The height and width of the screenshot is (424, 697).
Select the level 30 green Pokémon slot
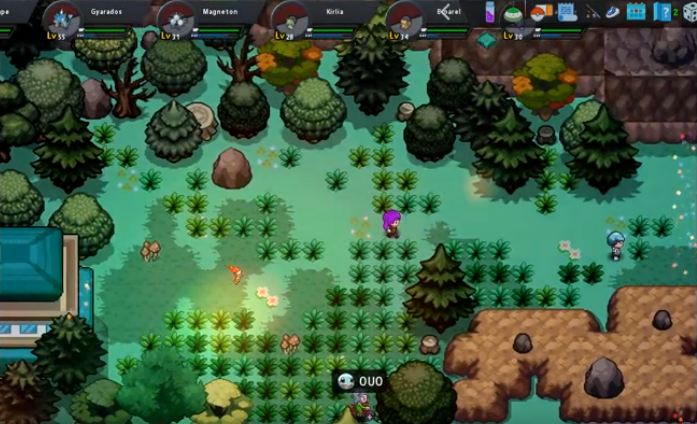512,17
